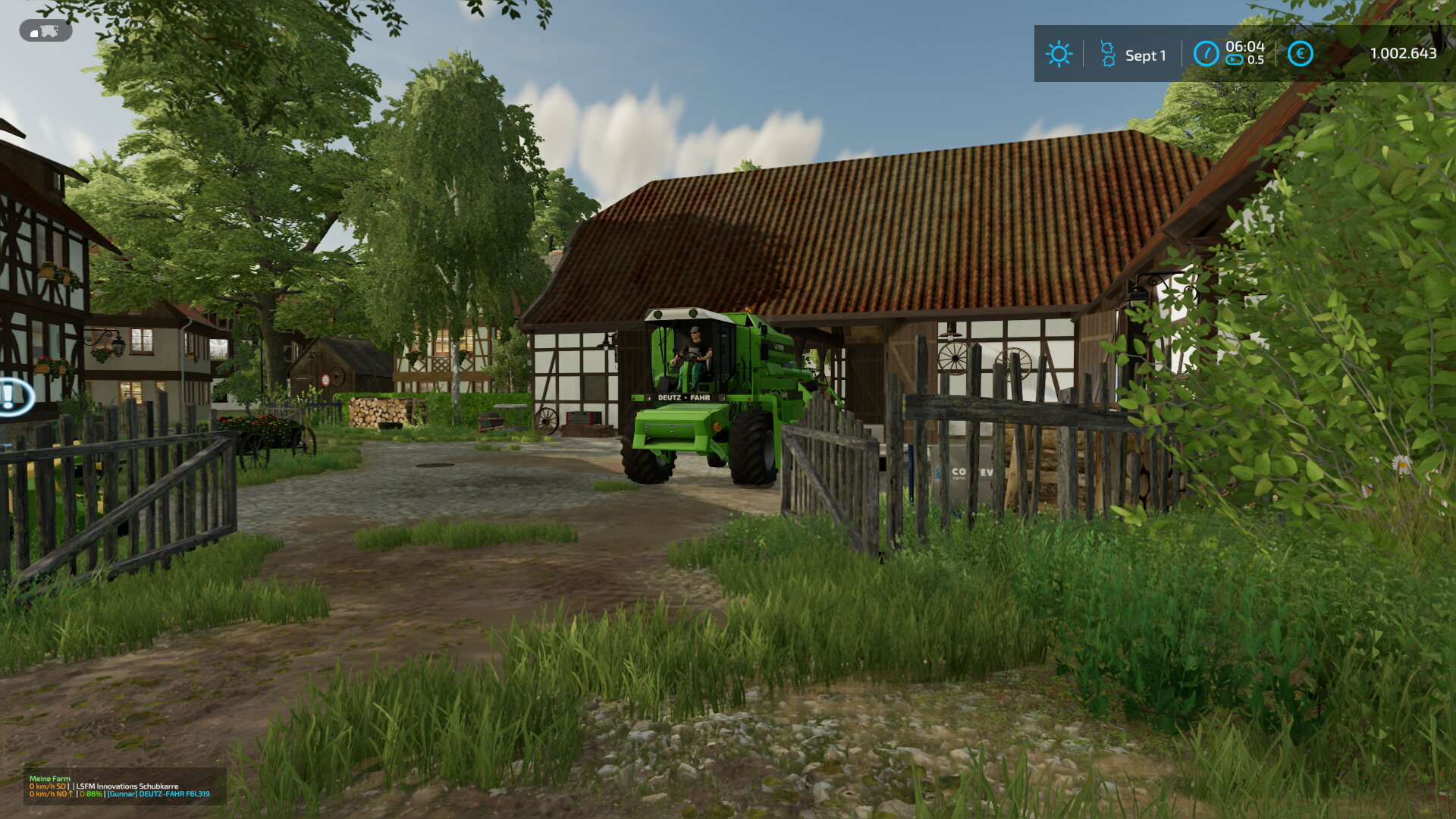1456x819 pixels.
Task: Open finances via the euro icon
Action: point(1300,54)
